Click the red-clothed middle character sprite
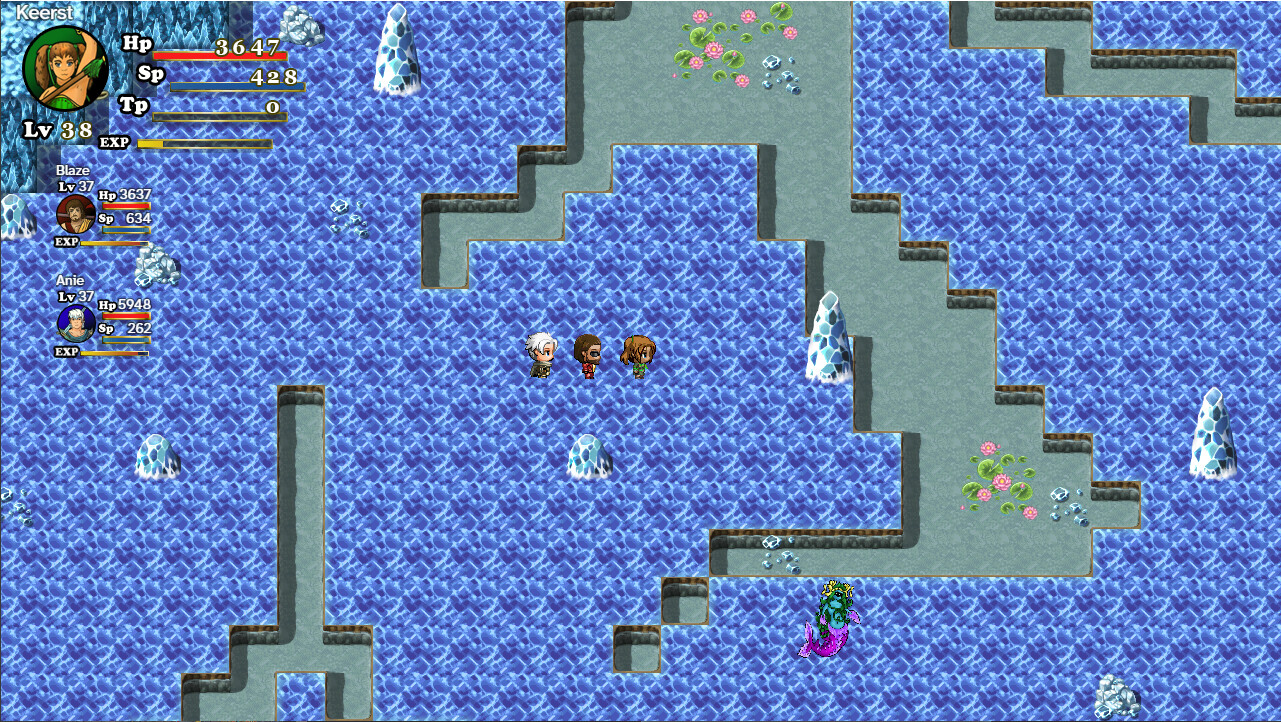This screenshot has width=1281, height=722. click(586, 355)
